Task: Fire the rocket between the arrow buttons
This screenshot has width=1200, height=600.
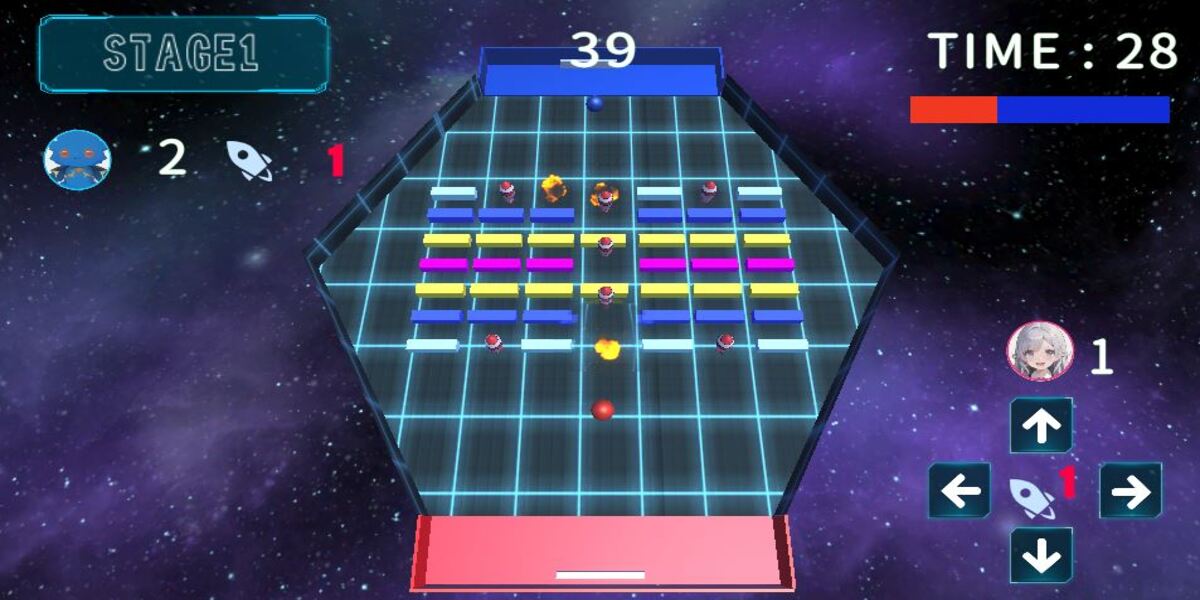Action: pyautogui.click(x=1032, y=497)
